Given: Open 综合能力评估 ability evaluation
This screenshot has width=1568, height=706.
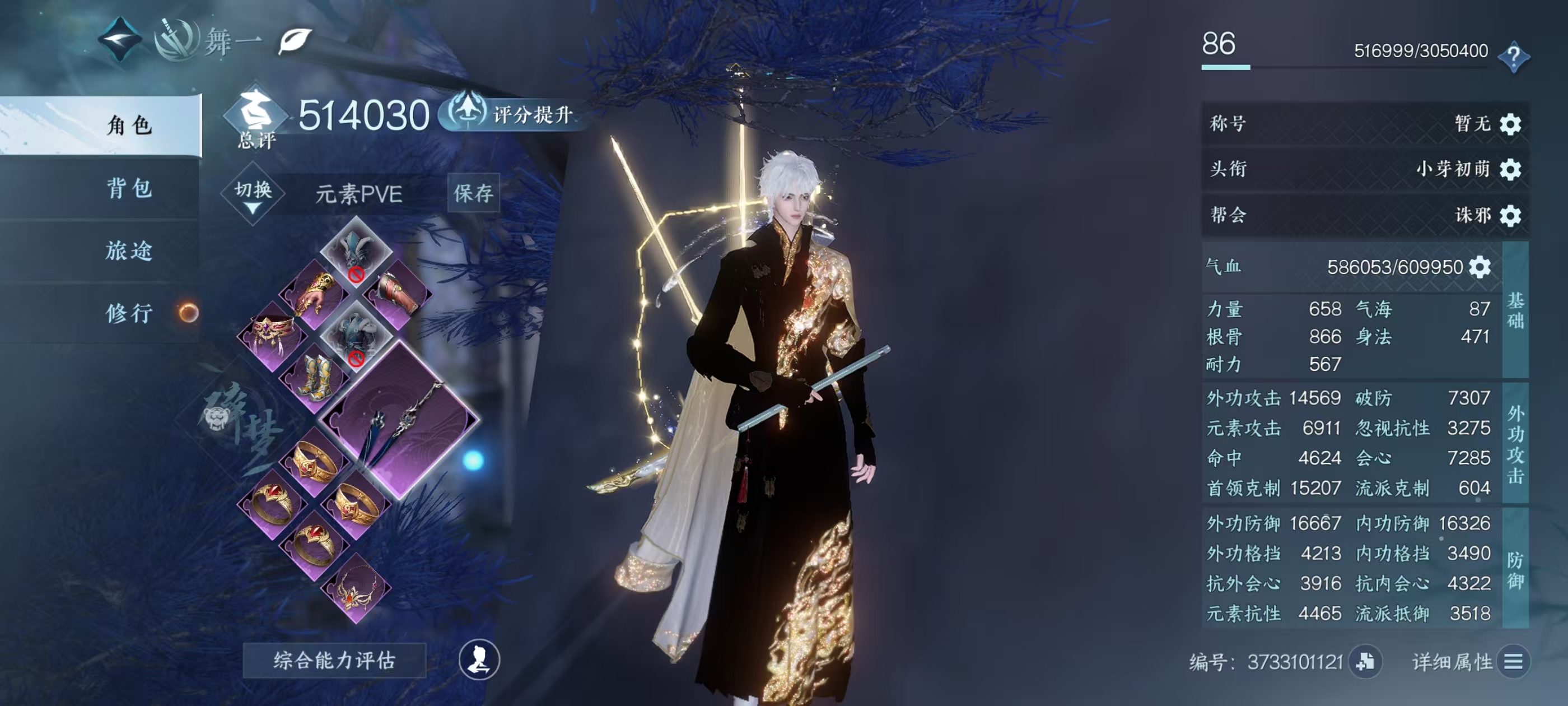Looking at the screenshot, I should pos(334,660).
